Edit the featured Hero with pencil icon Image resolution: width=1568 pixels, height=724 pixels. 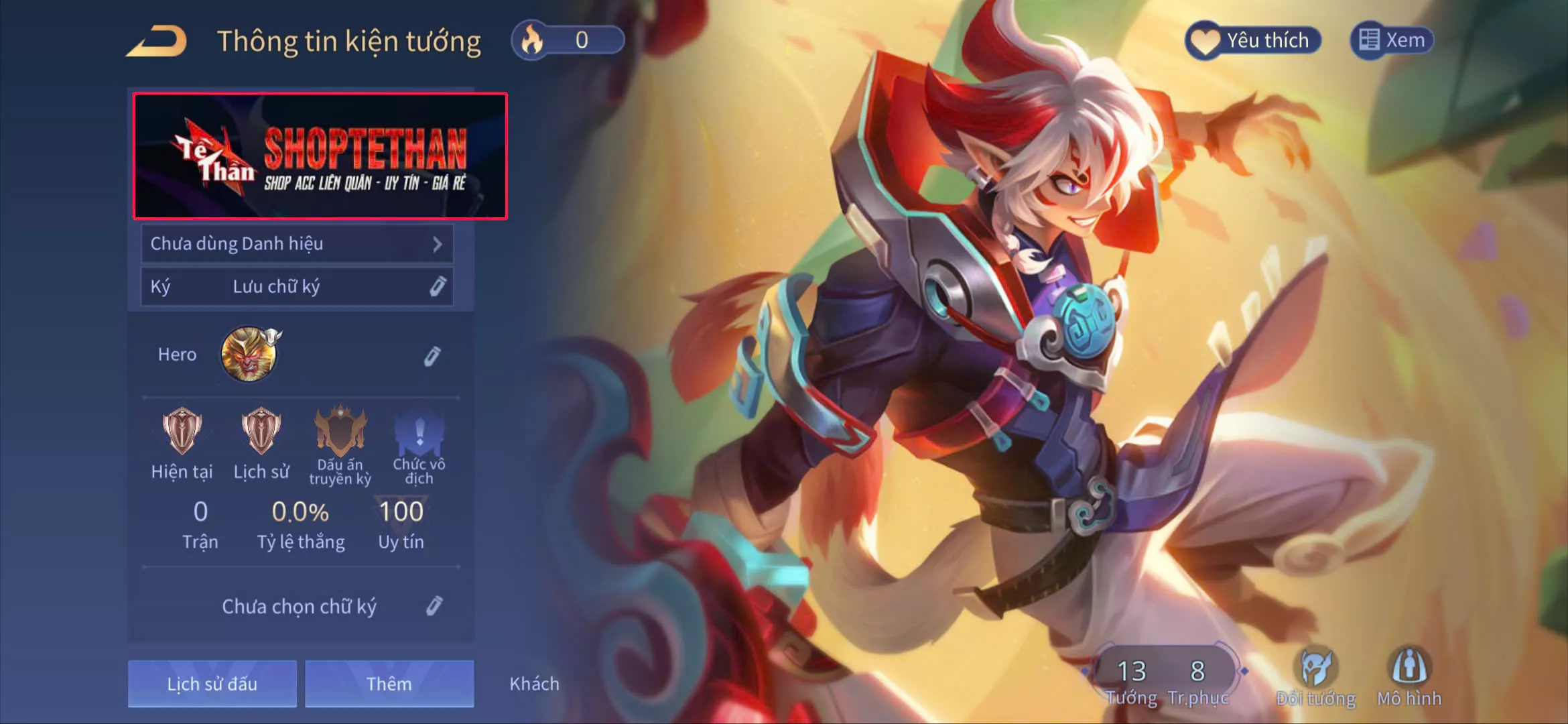(432, 356)
